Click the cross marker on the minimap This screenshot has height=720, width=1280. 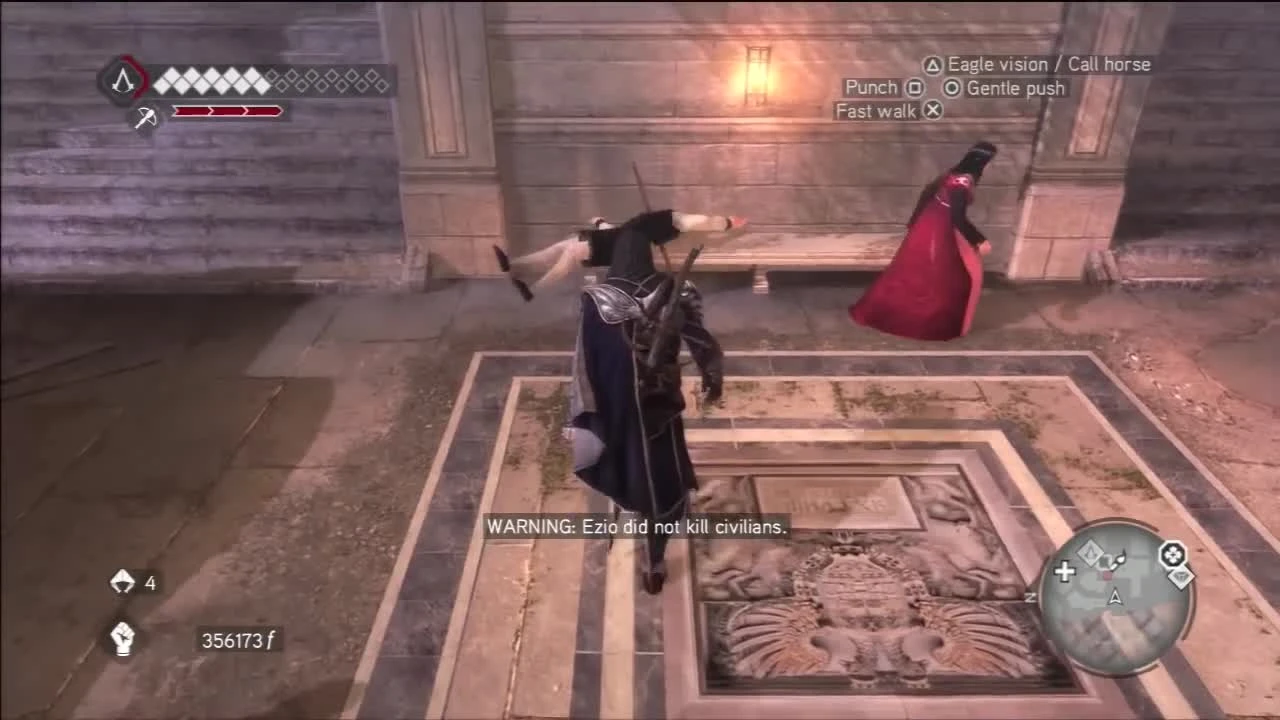coord(1065,571)
